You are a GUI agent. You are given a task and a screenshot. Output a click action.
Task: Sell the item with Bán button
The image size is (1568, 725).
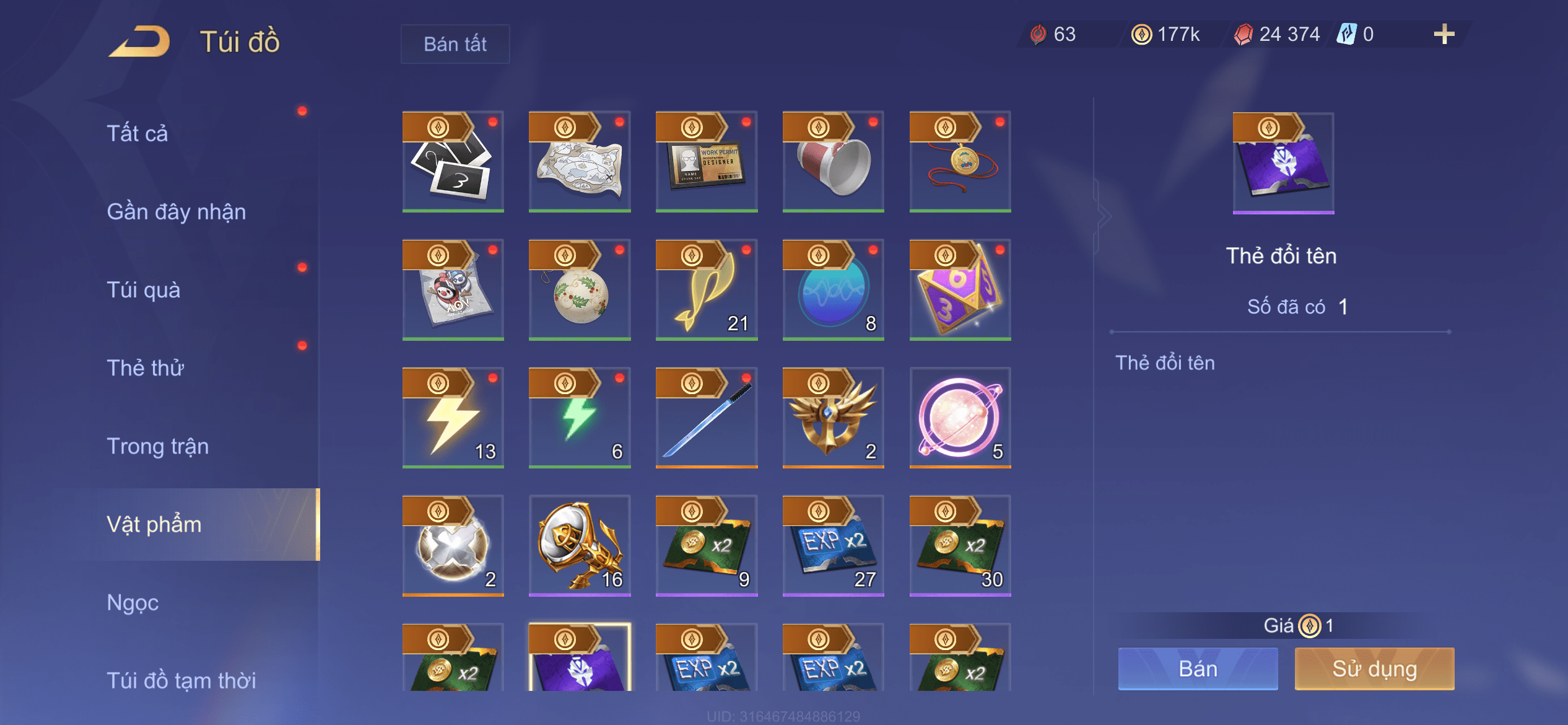[x=1198, y=669]
